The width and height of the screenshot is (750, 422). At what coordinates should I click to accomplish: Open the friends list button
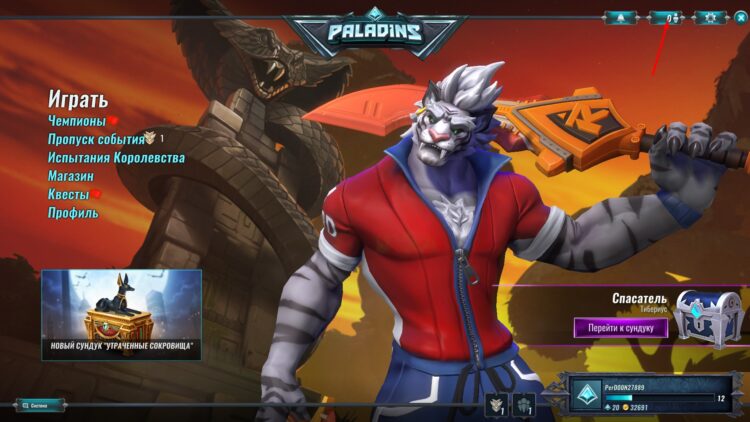(666, 17)
